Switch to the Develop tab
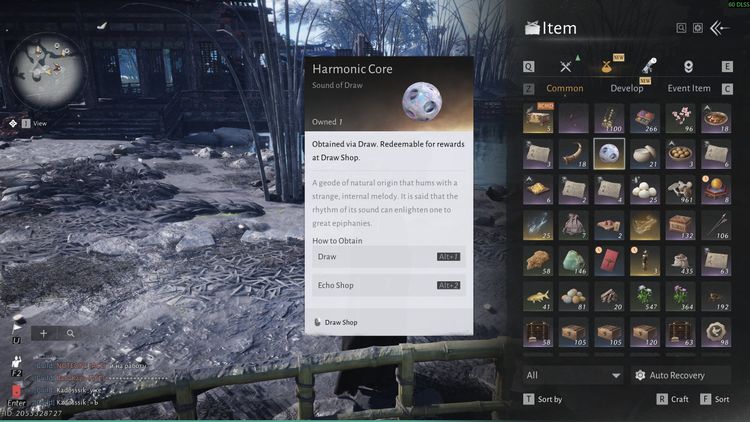The width and height of the screenshot is (750, 422). [x=627, y=88]
